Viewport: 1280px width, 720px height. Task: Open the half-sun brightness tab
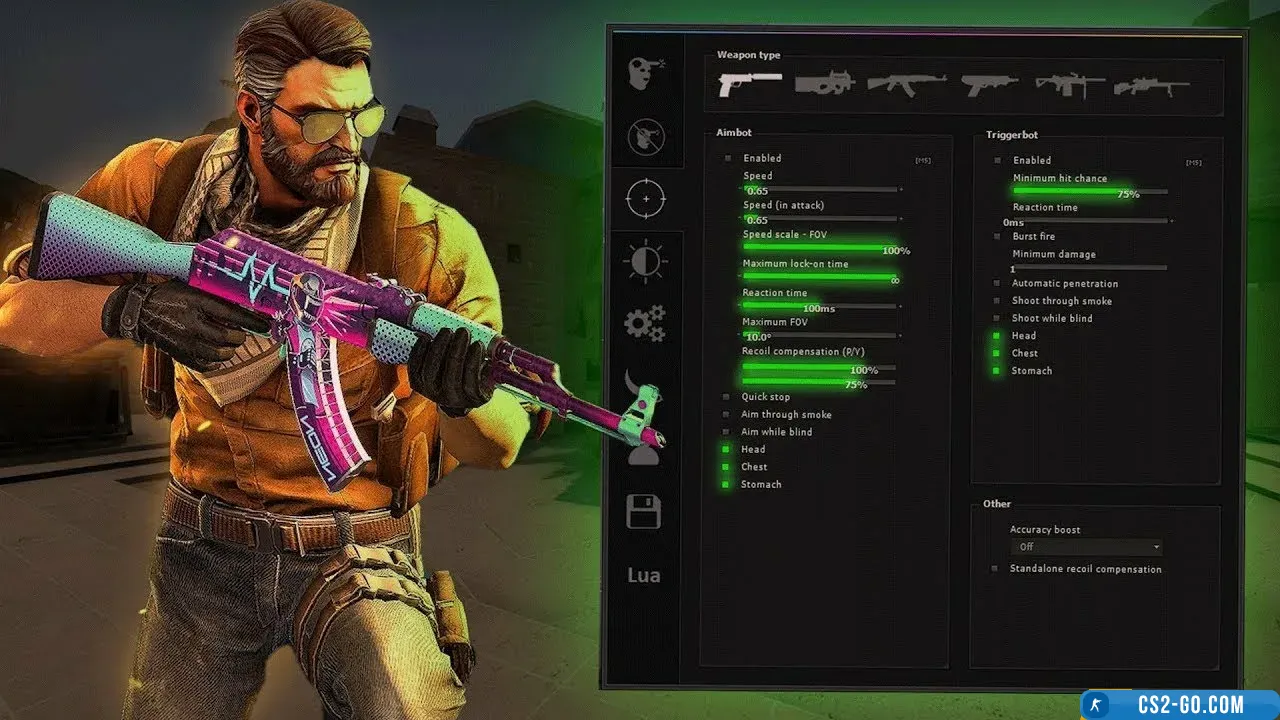coord(645,262)
